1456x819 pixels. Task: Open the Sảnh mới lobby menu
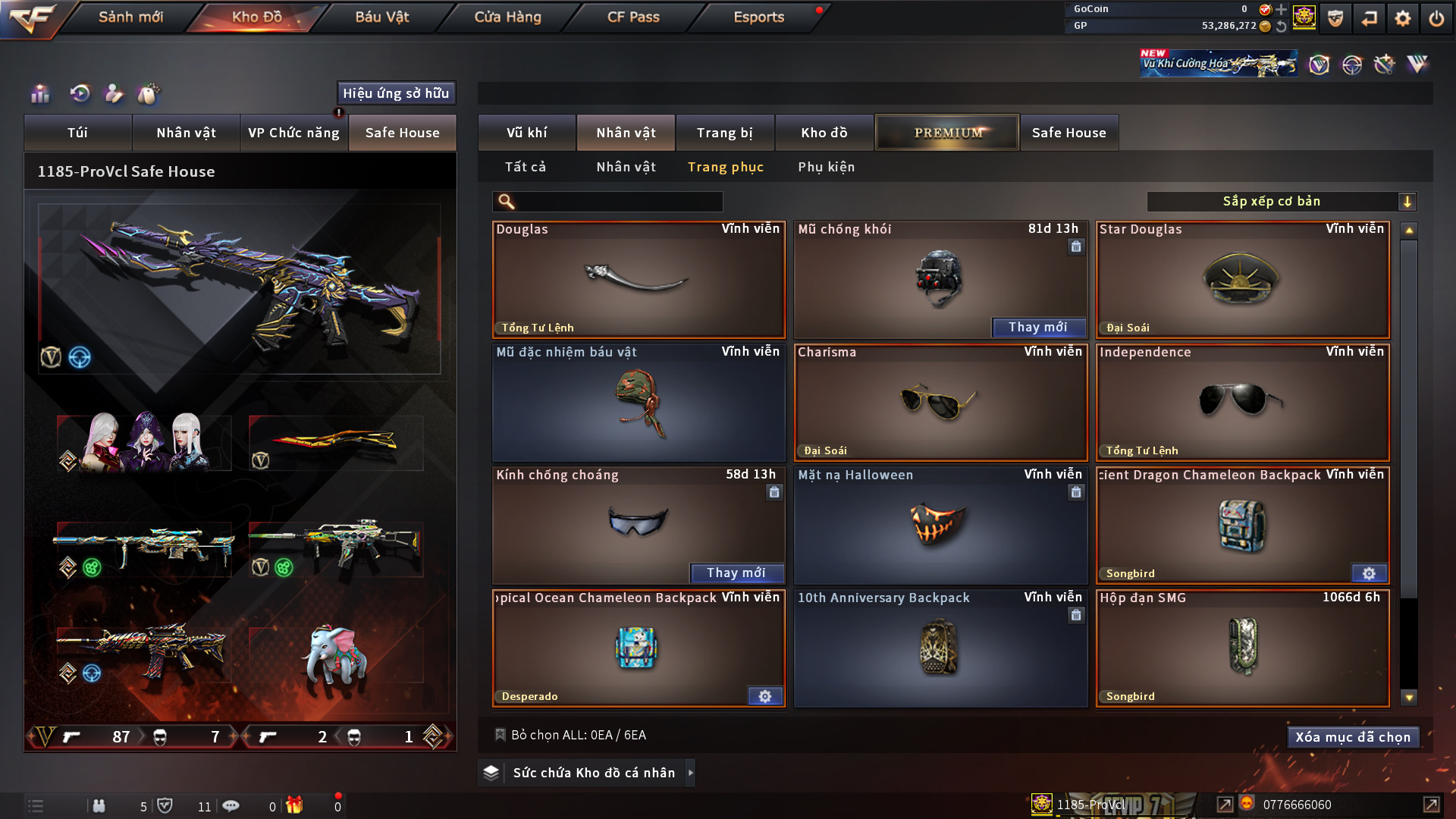click(x=130, y=17)
